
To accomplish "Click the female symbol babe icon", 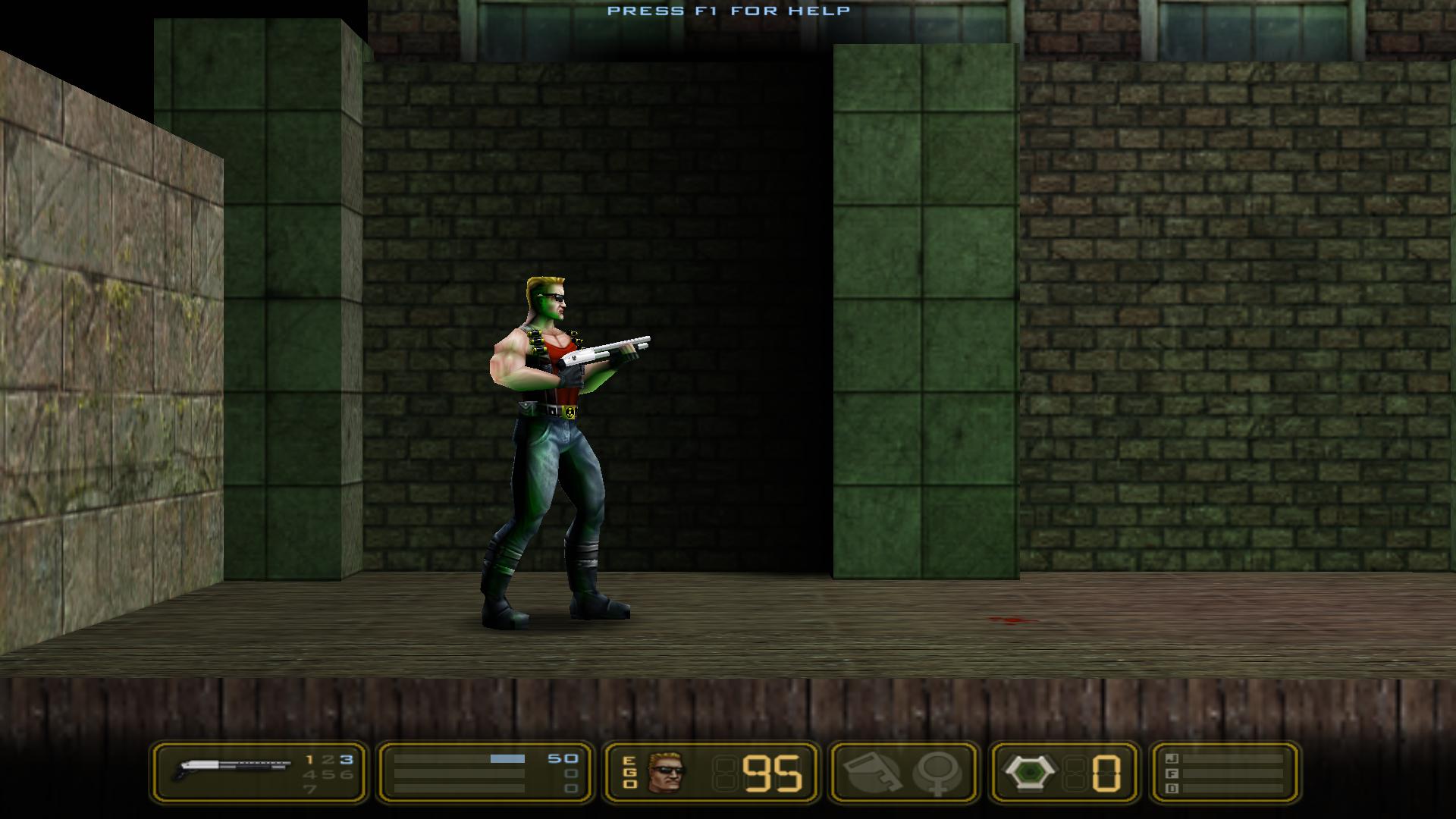I will [937, 773].
